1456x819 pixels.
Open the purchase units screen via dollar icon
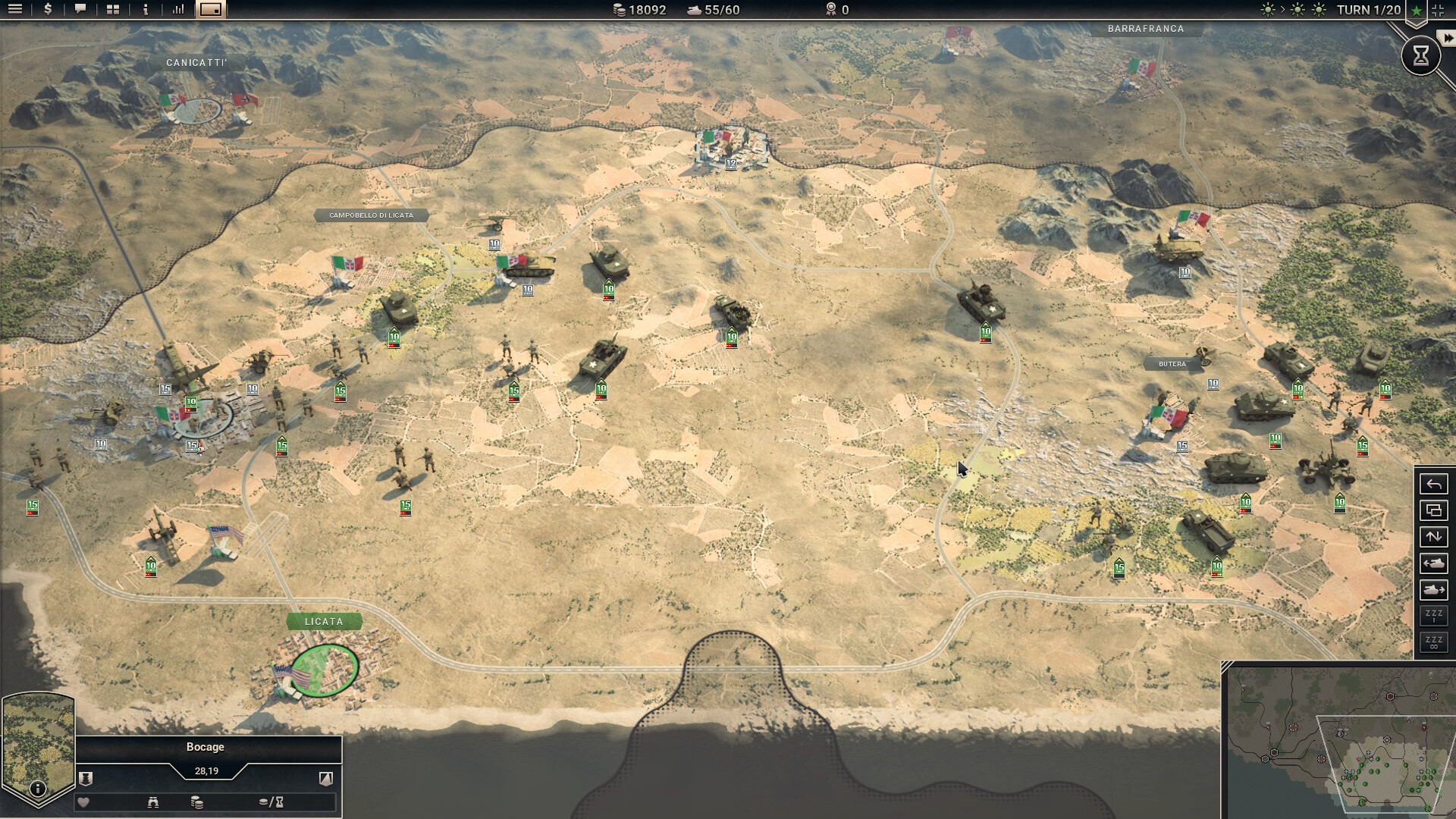pyautogui.click(x=46, y=10)
